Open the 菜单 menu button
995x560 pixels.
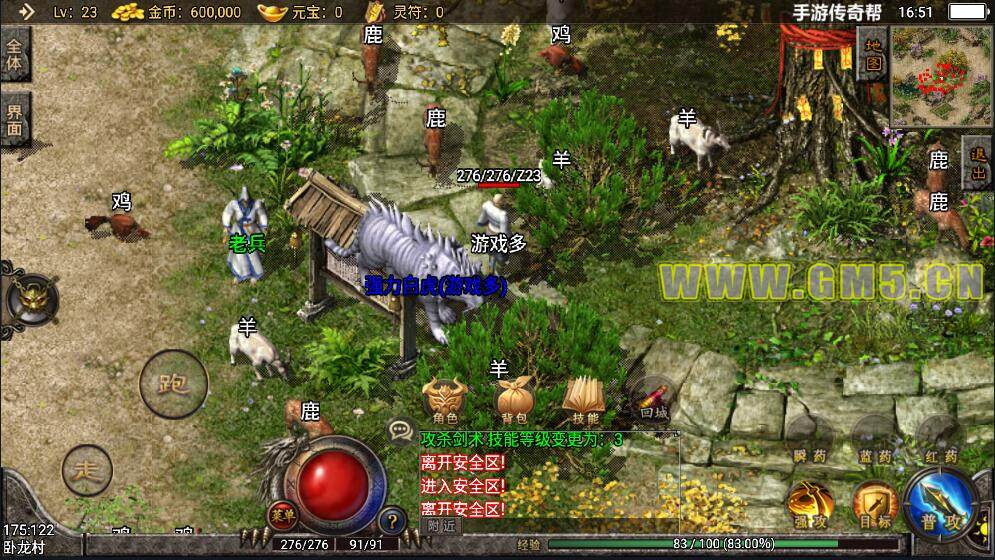tap(283, 515)
